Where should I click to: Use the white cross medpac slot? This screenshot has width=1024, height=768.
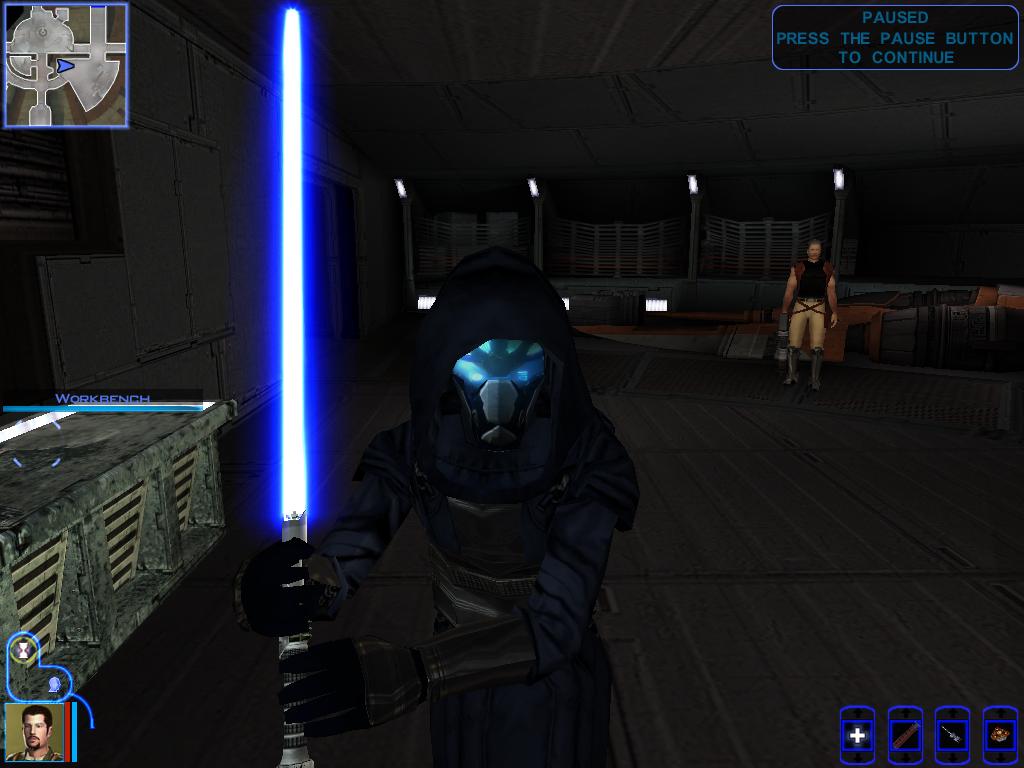coord(857,736)
